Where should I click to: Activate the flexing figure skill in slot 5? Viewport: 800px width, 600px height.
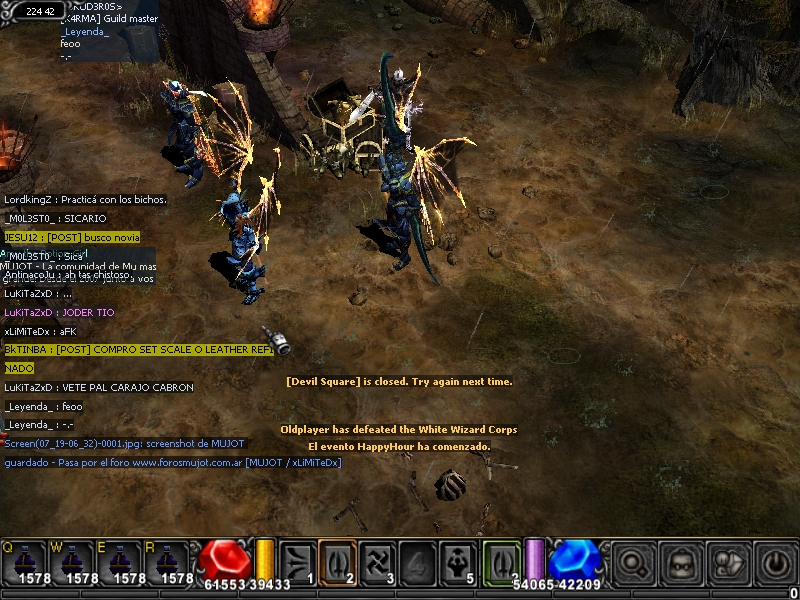pyautogui.click(x=457, y=560)
